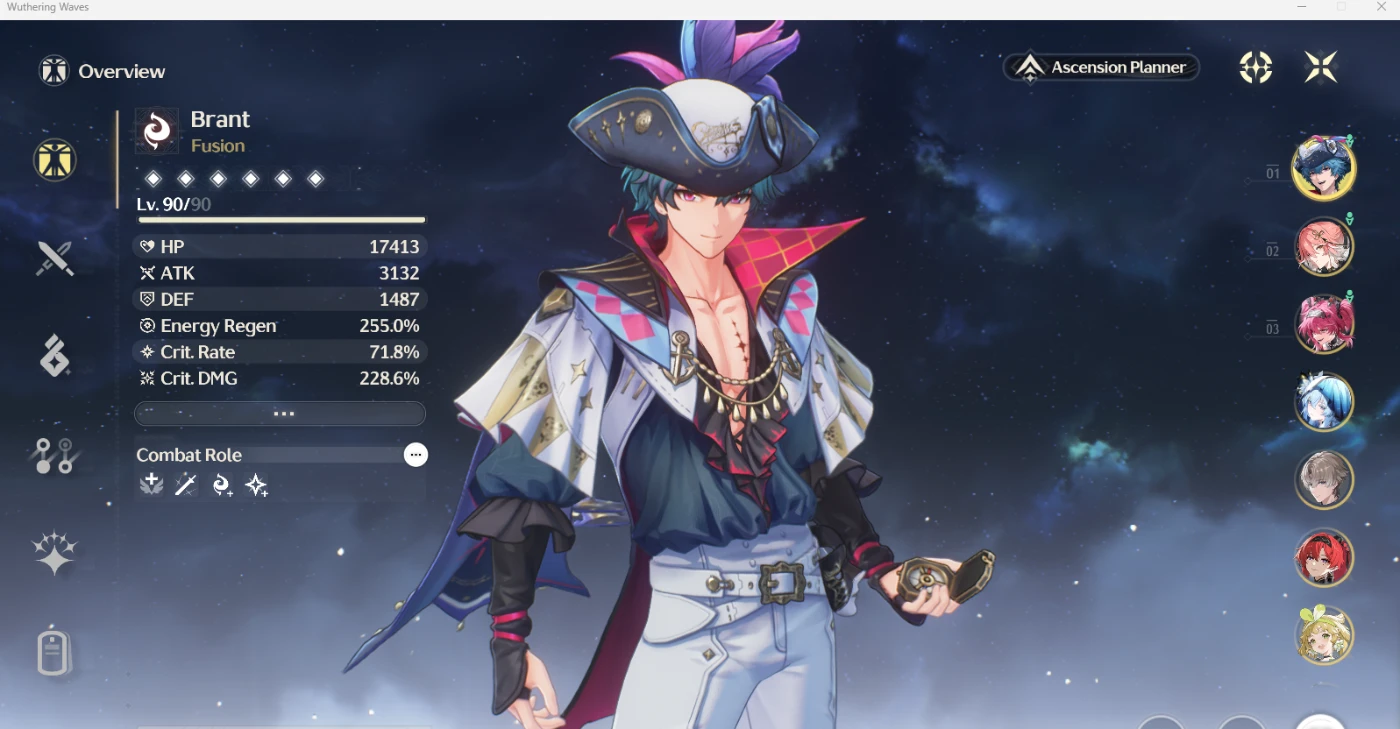The width and height of the screenshot is (1400, 729).
Task: Minimize the Wuthering Waves window
Action: pyautogui.click(x=1302, y=8)
